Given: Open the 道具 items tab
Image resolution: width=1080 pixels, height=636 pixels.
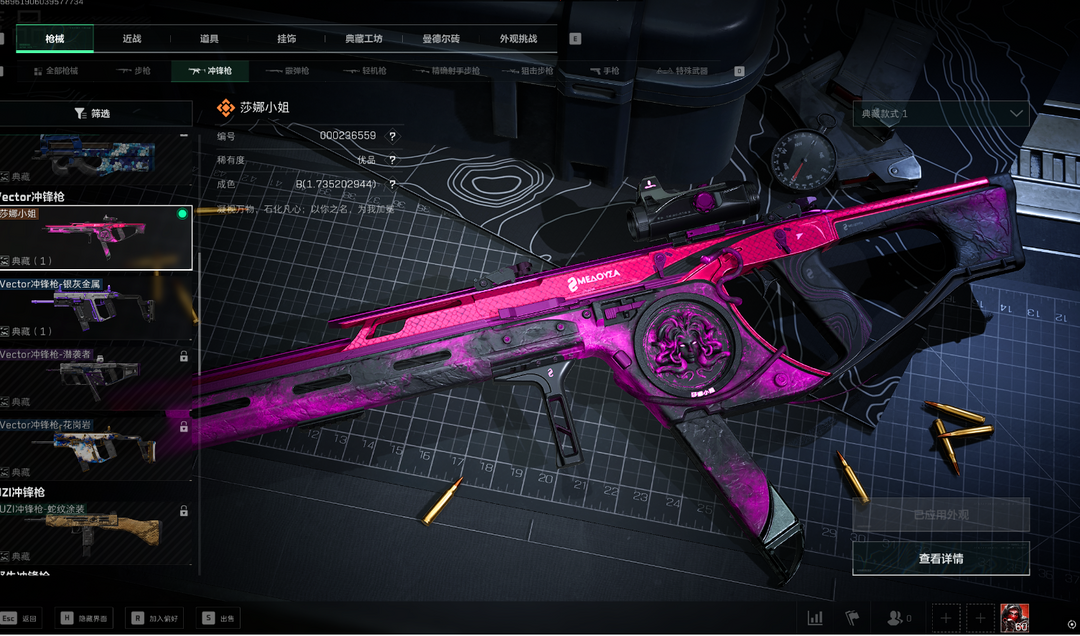Looking at the screenshot, I should (x=209, y=39).
